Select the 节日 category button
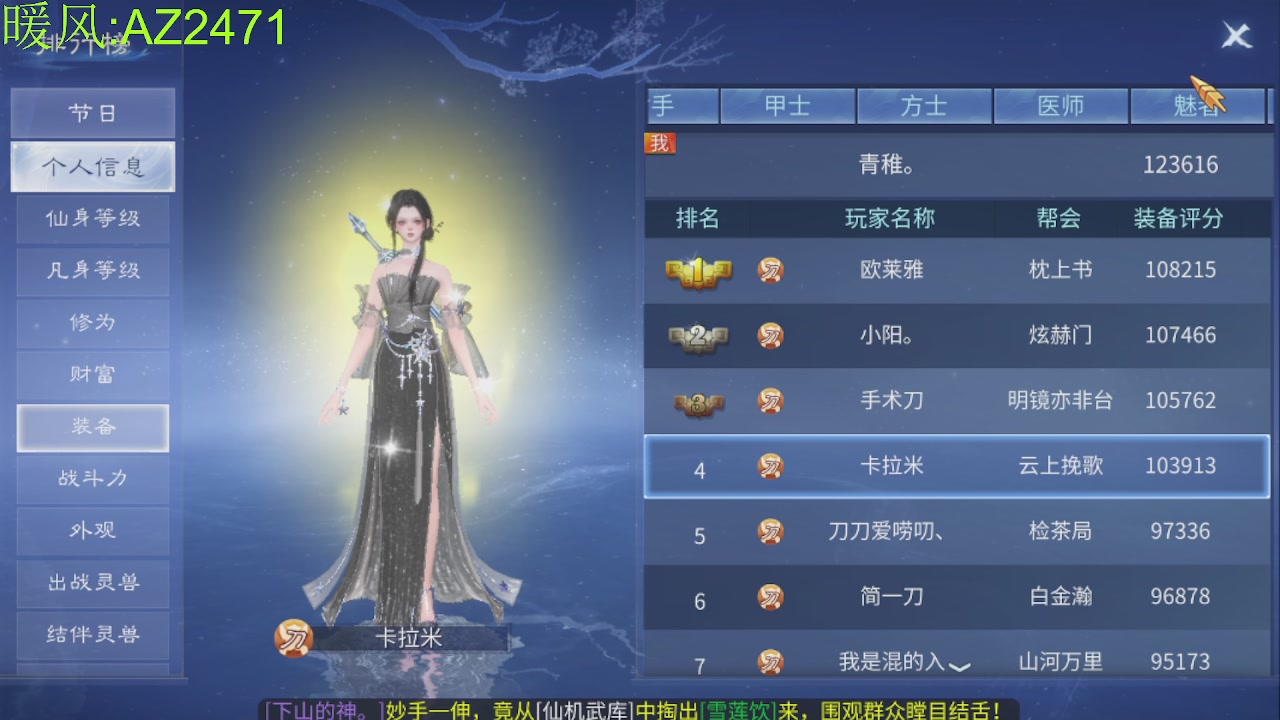The height and width of the screenshot is (720, 1280). click(x=93, y=113)
